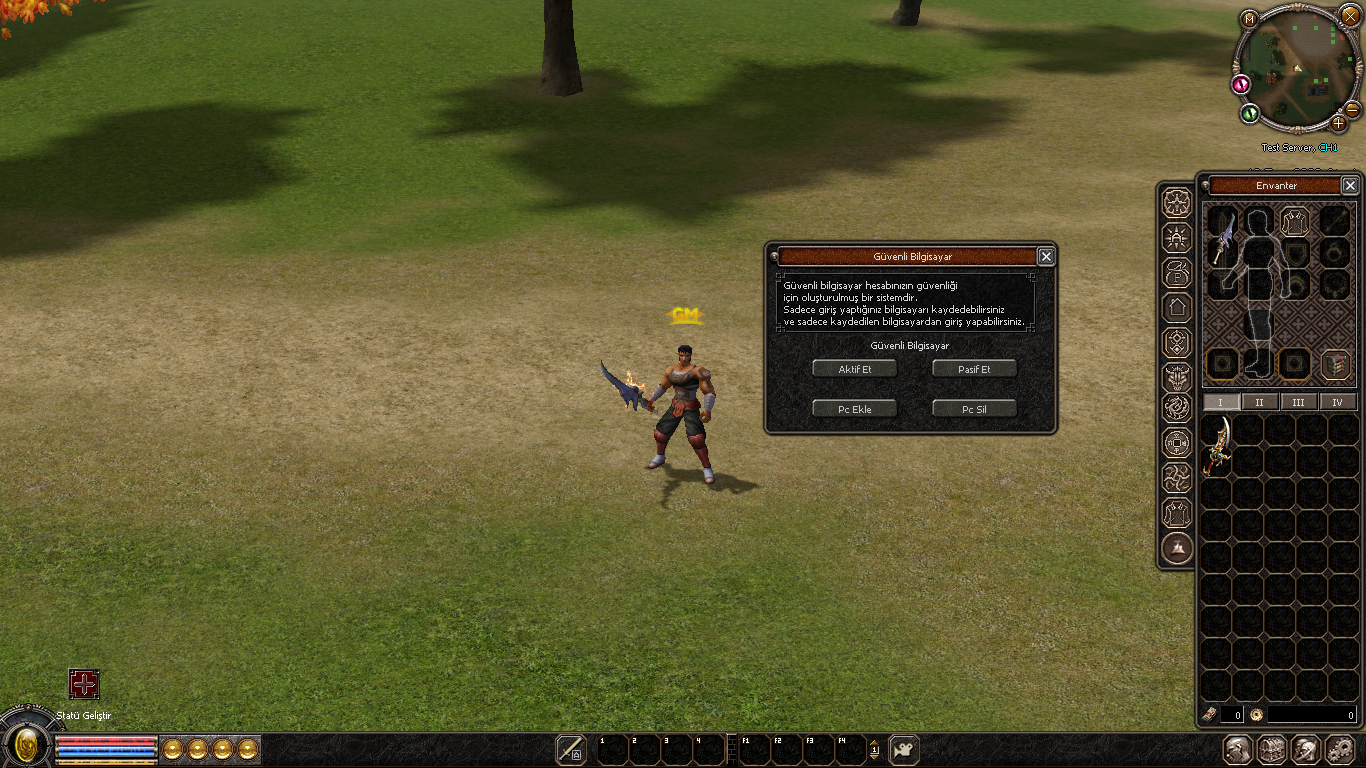Open inventory page III
The width and height of the screenshot is (1366, 768).
pyautogui.click(x=1298, y=402)
